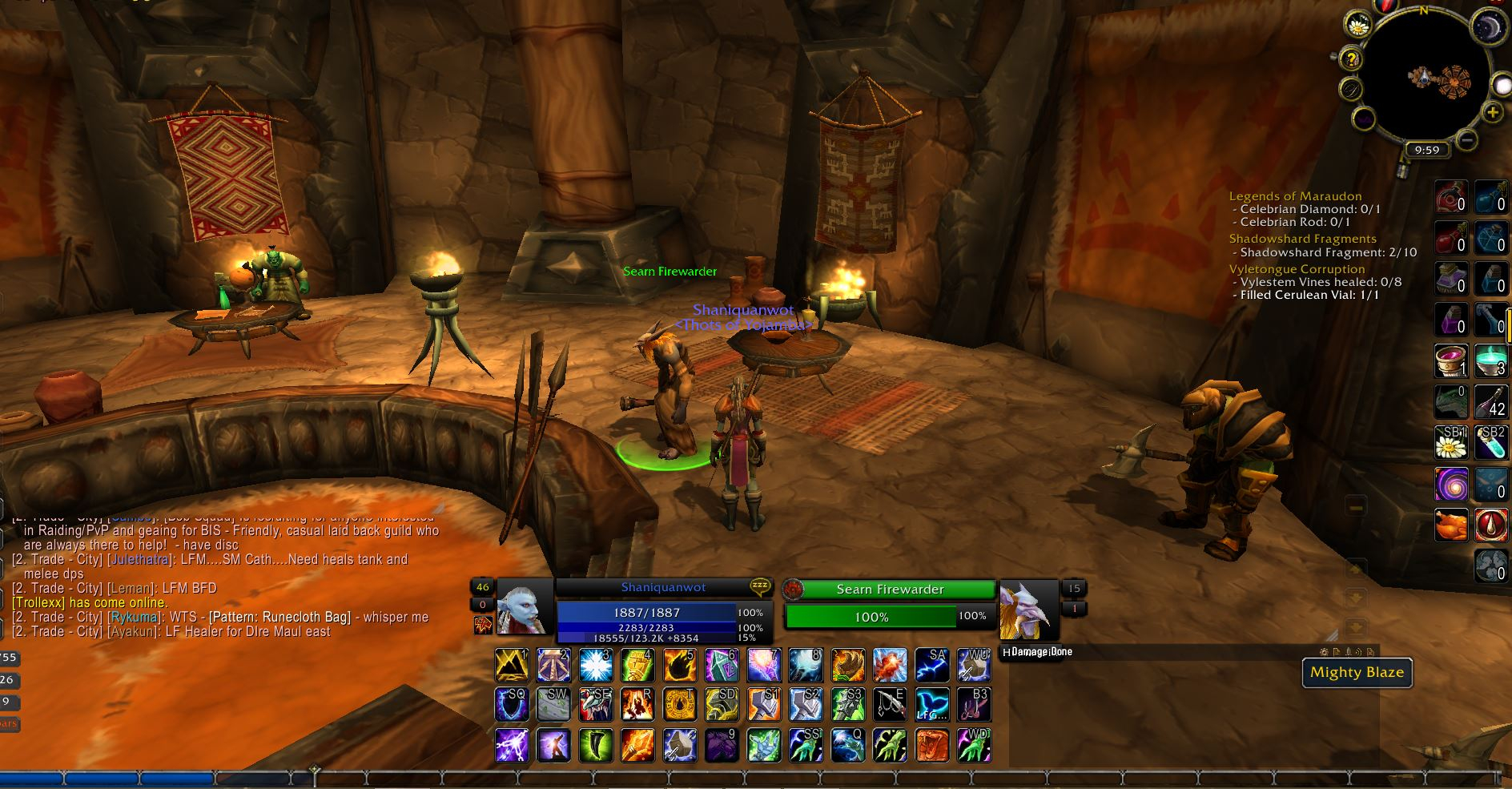Select the Legends of Maraudon quest tracker entry
1512x789 pixels.
coord(1295,196)
